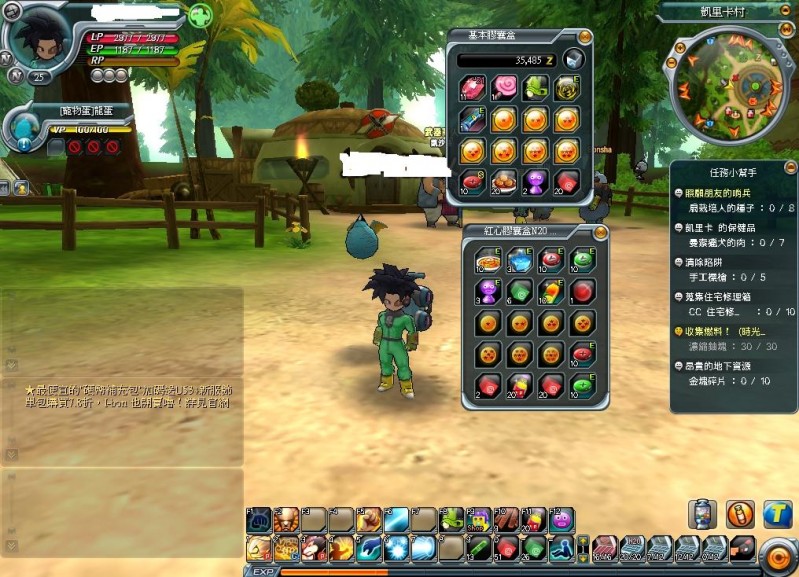Close the 基本膠囊盒 inventory window
This screenshot has height=577, width=799.
[x=586, y=37]
